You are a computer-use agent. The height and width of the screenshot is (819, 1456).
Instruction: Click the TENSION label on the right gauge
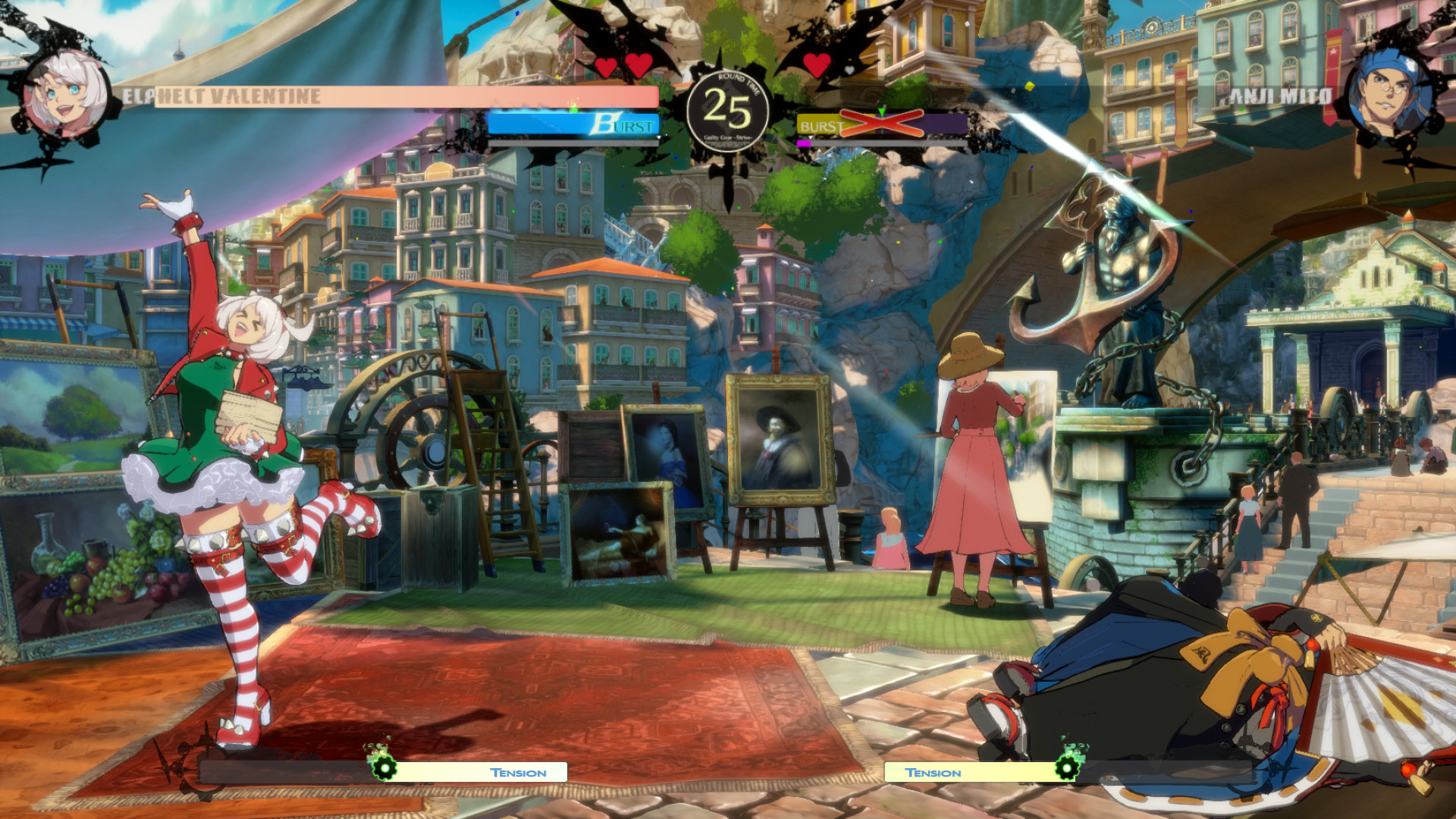click(x=933, y=773)
